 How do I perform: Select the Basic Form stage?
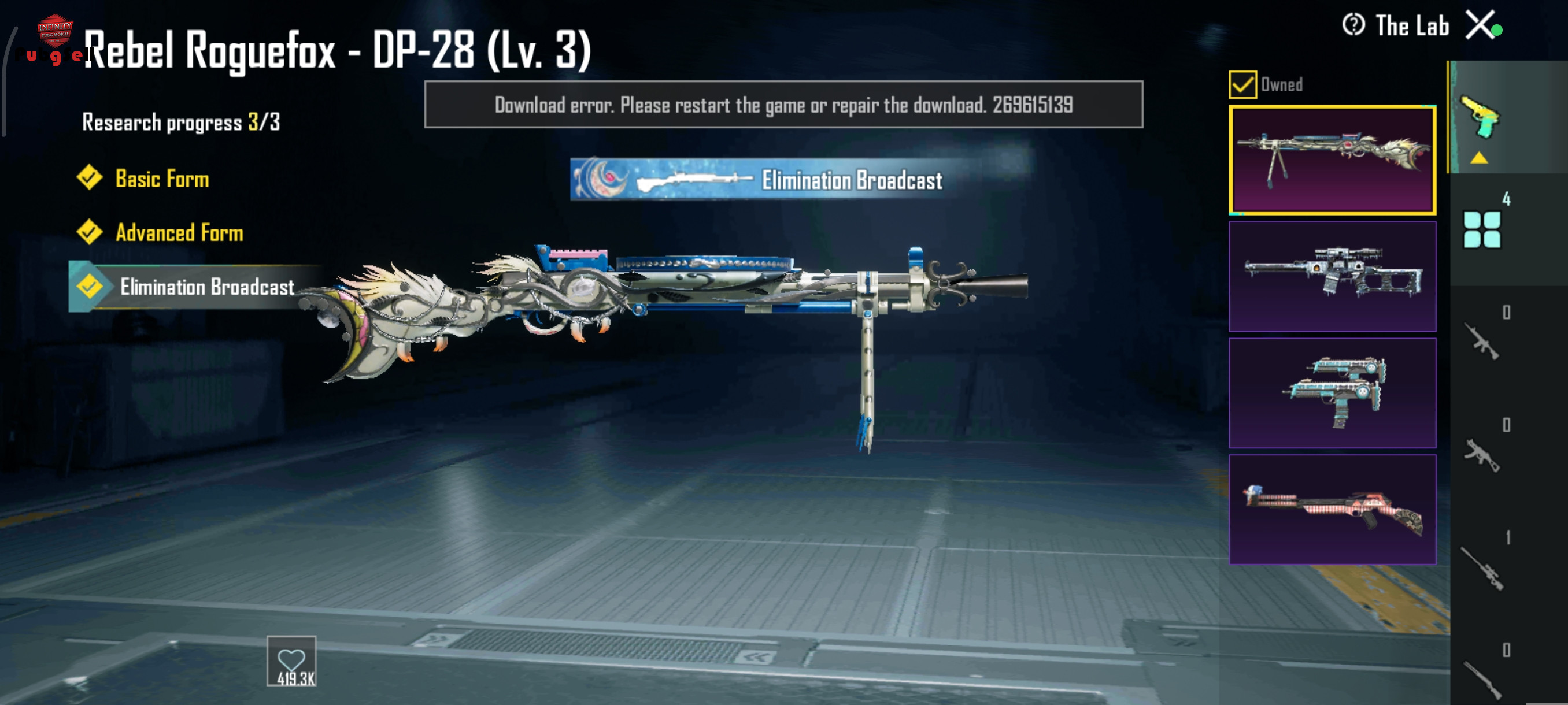[x=161, y=179]
